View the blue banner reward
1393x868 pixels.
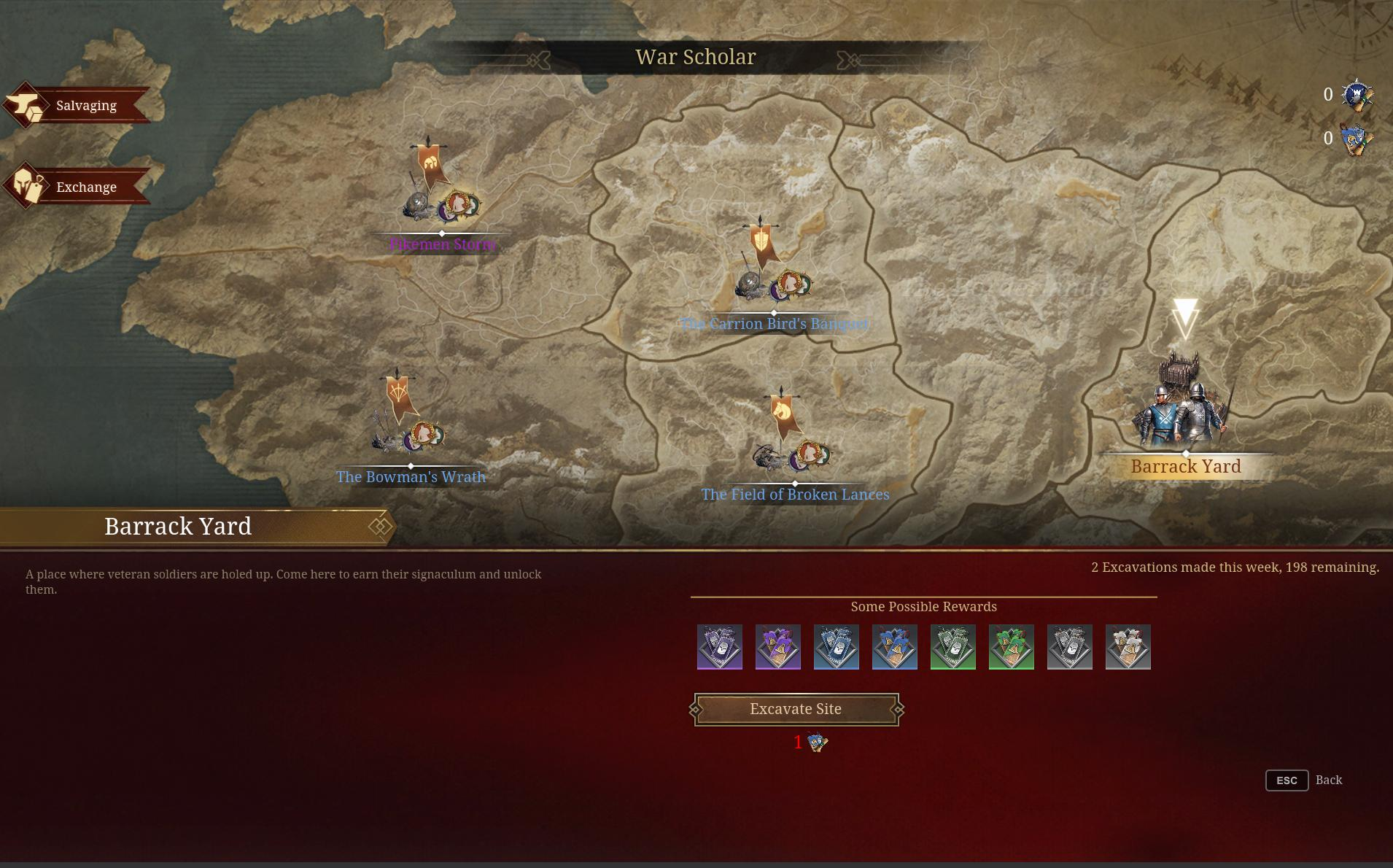(x=895, y=647)
